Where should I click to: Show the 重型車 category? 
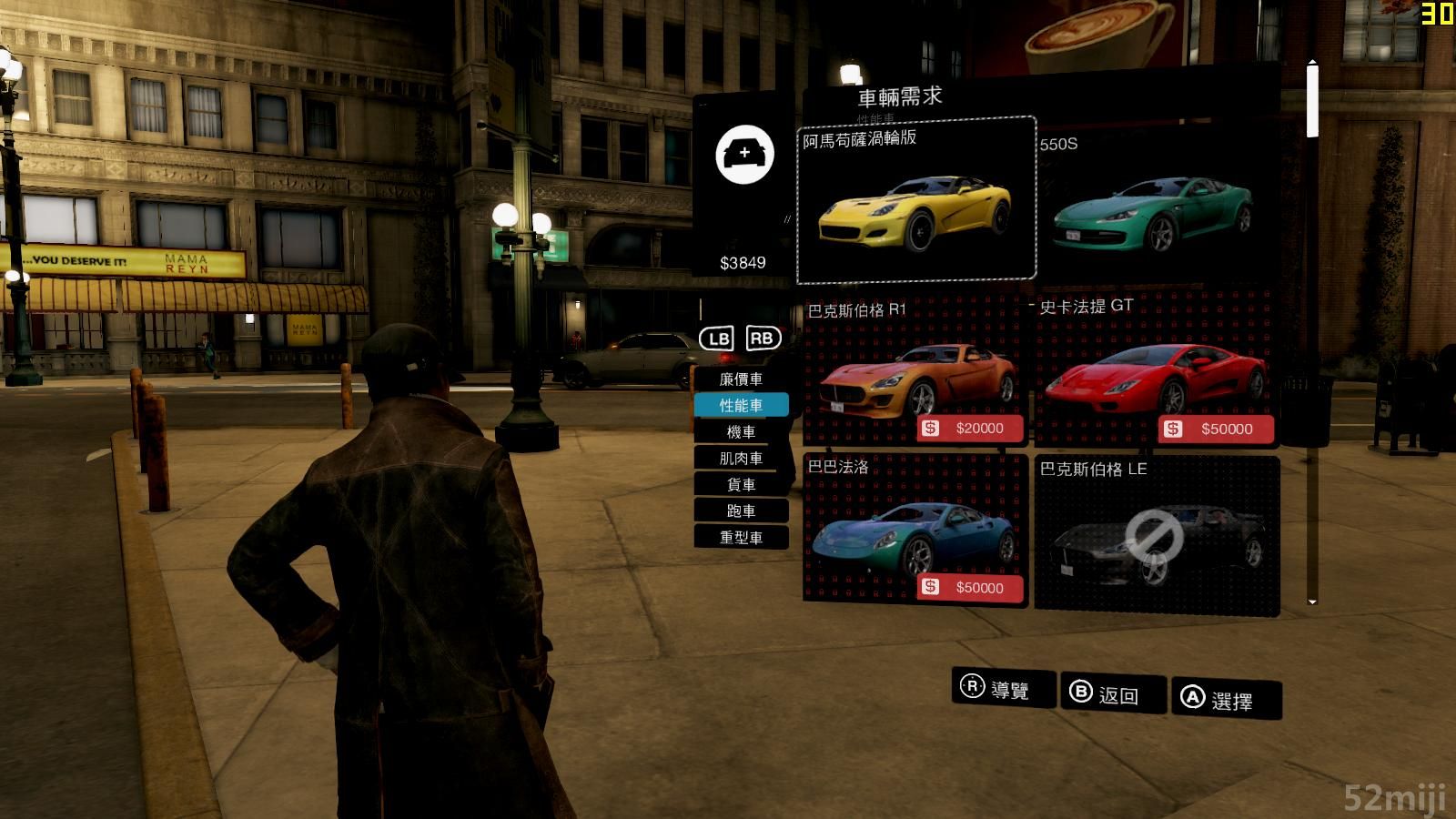pyautogui.click(x=741, y=538)
